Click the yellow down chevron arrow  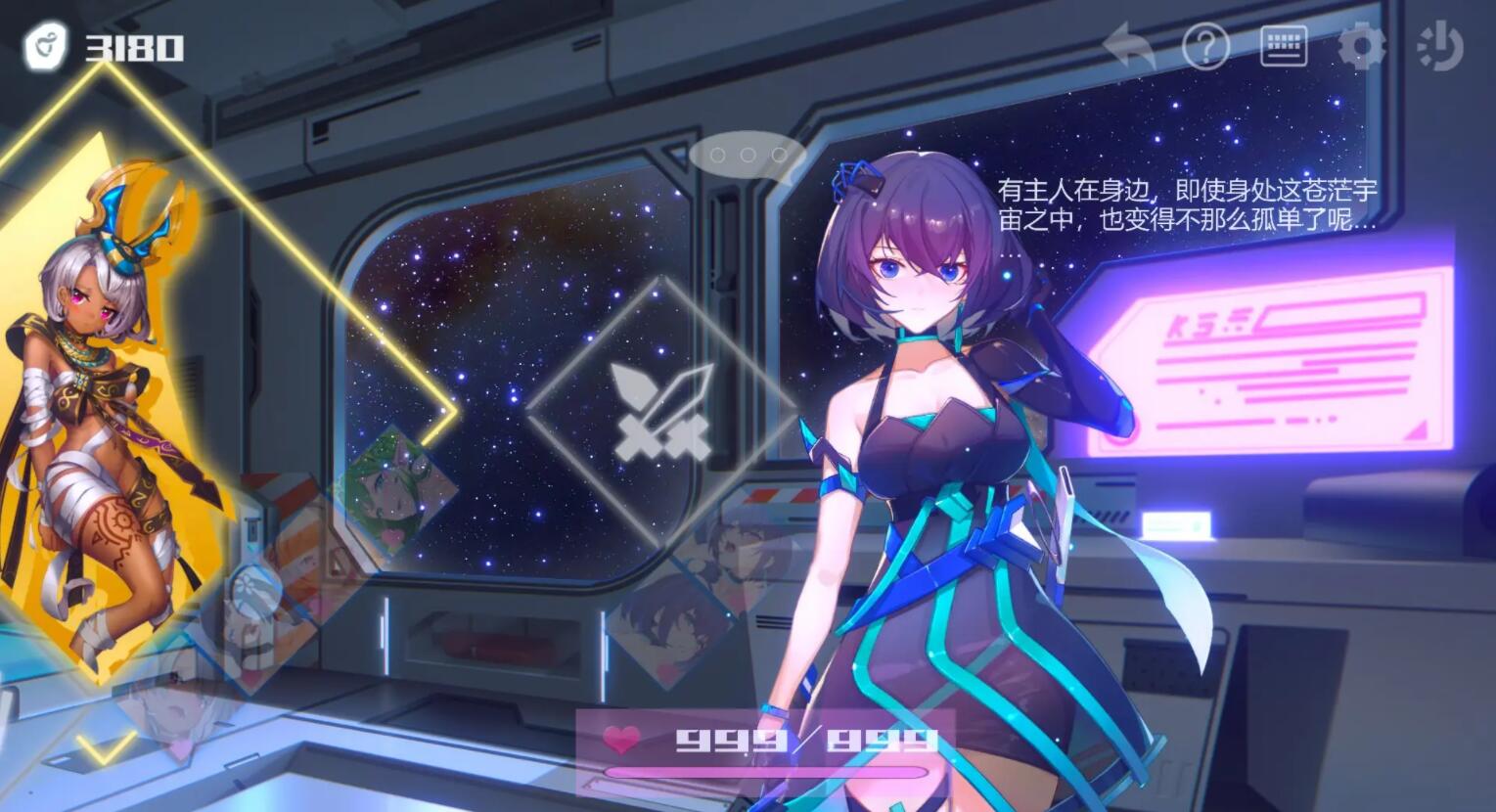[108, 748]
